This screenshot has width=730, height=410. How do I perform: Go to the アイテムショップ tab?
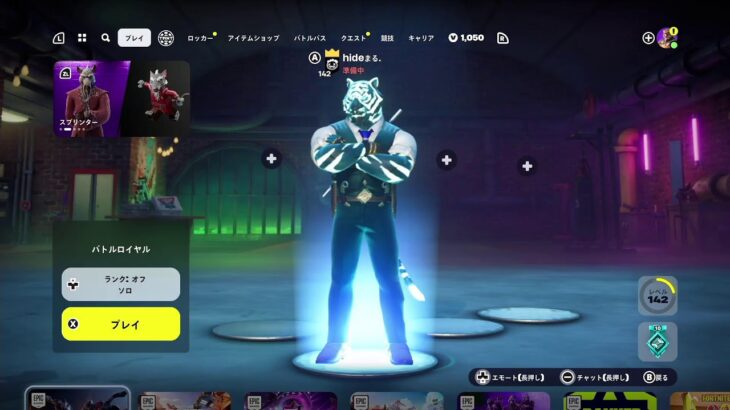pyautogui.click(x=253, y=38)
